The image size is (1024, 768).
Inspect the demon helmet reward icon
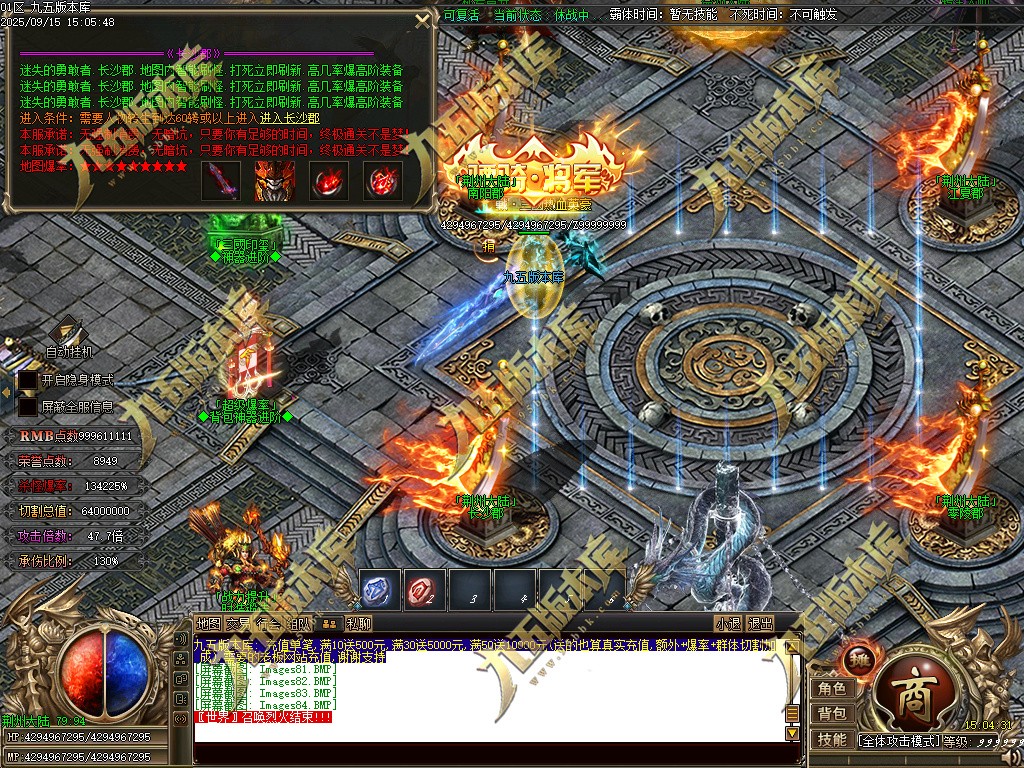point(274,181)
